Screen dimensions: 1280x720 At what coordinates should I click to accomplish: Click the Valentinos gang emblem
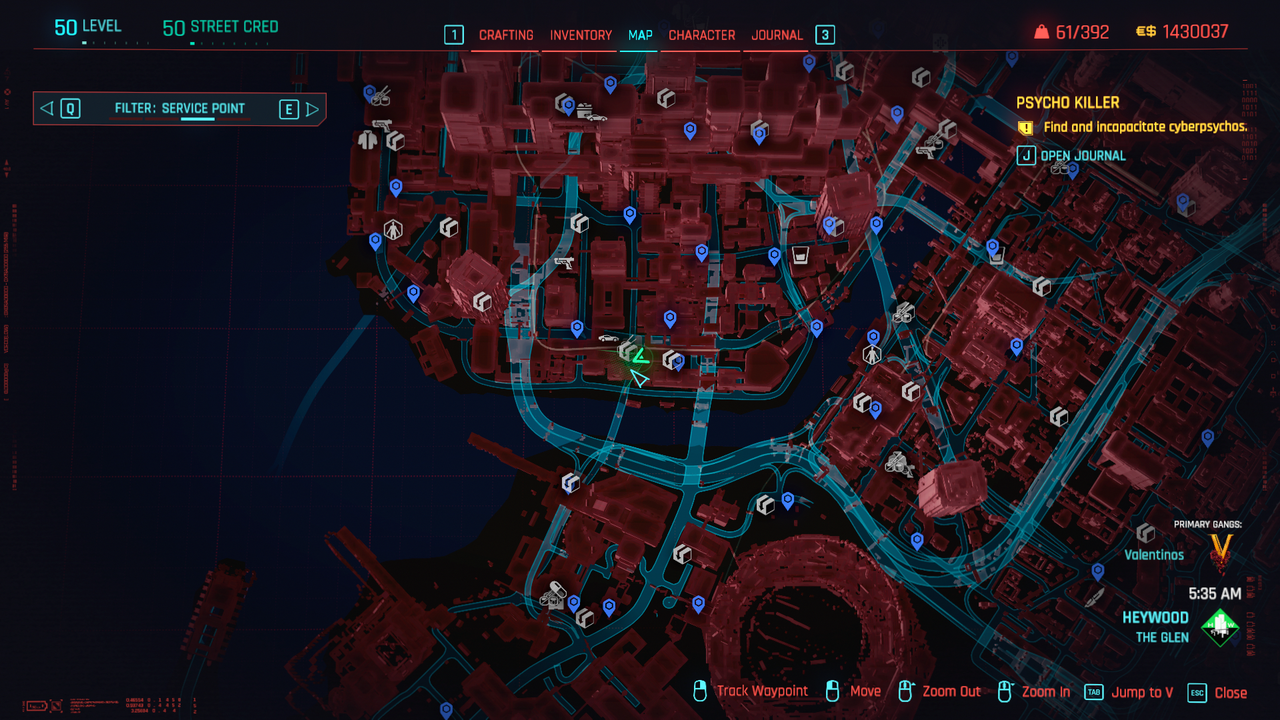pyautogui.click(x=1221, y=549)
